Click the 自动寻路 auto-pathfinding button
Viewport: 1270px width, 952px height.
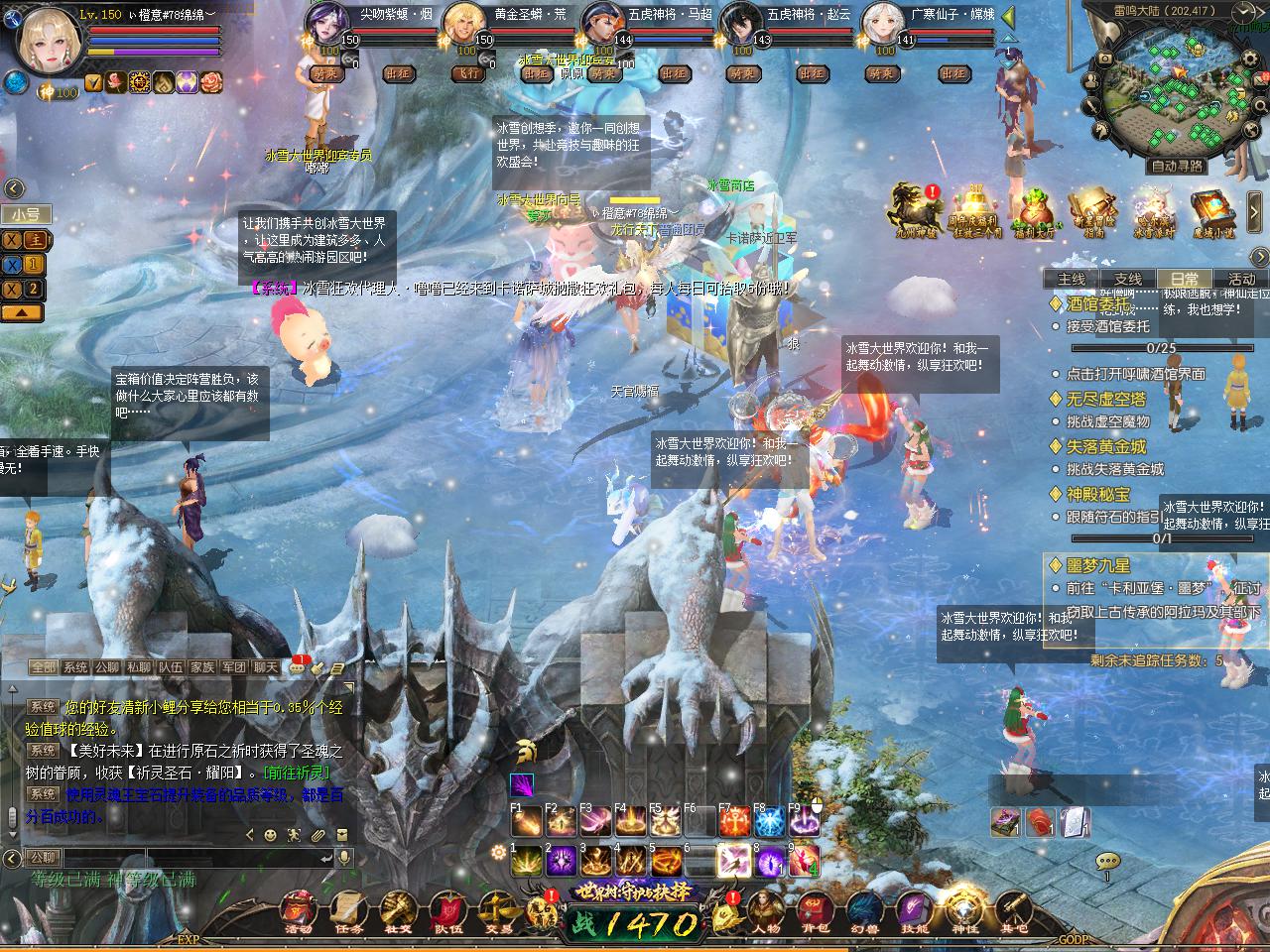1177,166
